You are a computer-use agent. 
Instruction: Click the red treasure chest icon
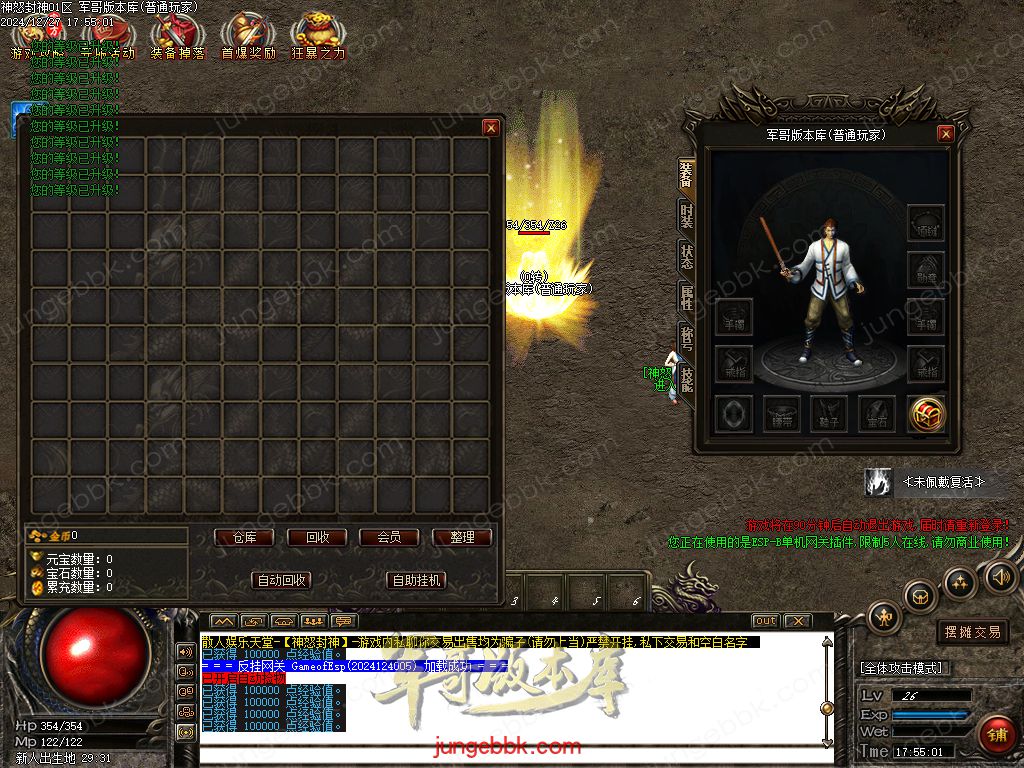tap(927, 414)
